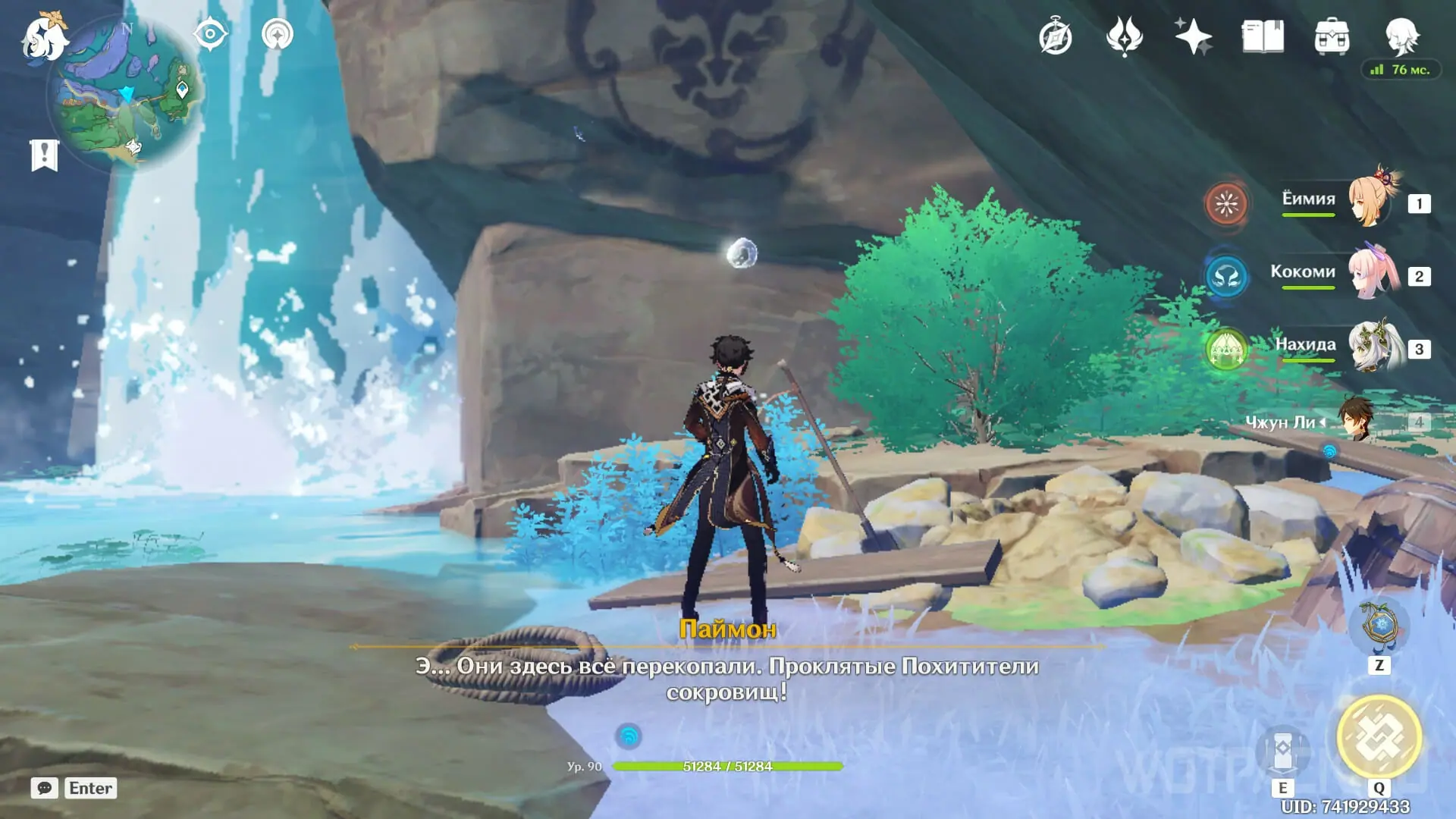1456x819 pixels.
Task: Open the compass events icon
Action: (1056, 37)
